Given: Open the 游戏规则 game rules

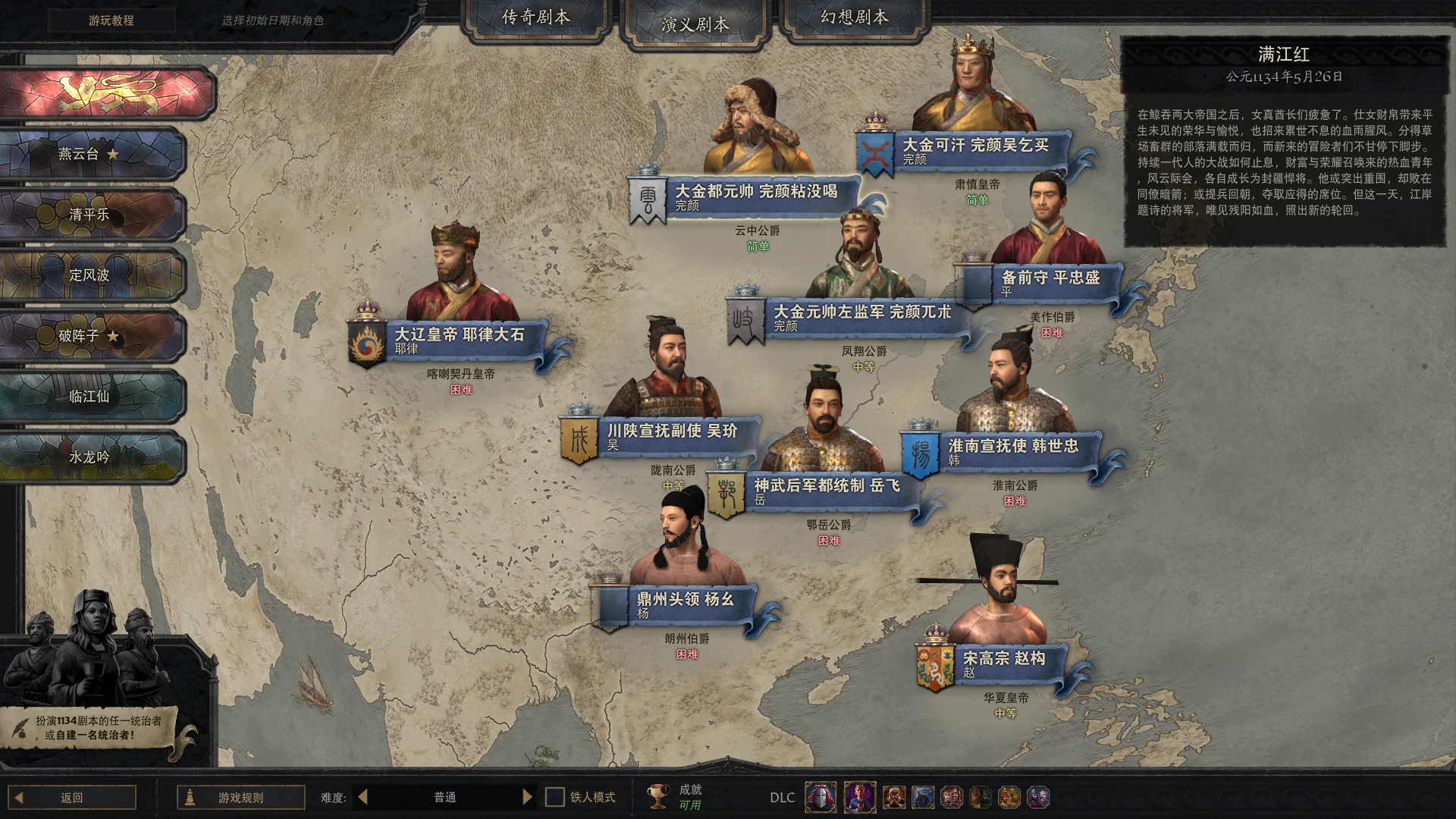Looking at the screenshot, I should [x=240, y=797].
